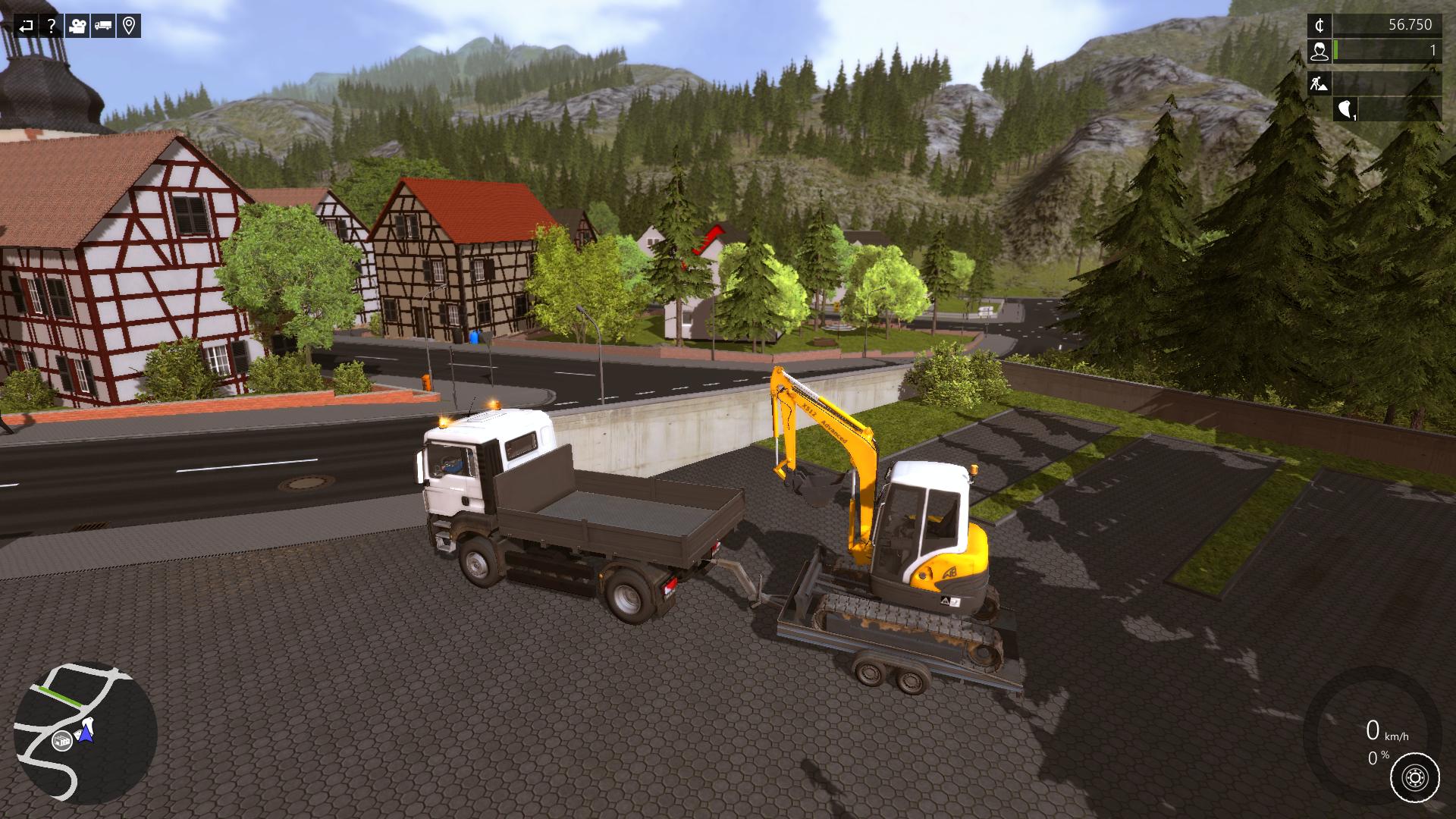The width and height of the screenshot is (1456, 819).
Task: Select the warehouse marker on the minimap
Action: (61, 741)
